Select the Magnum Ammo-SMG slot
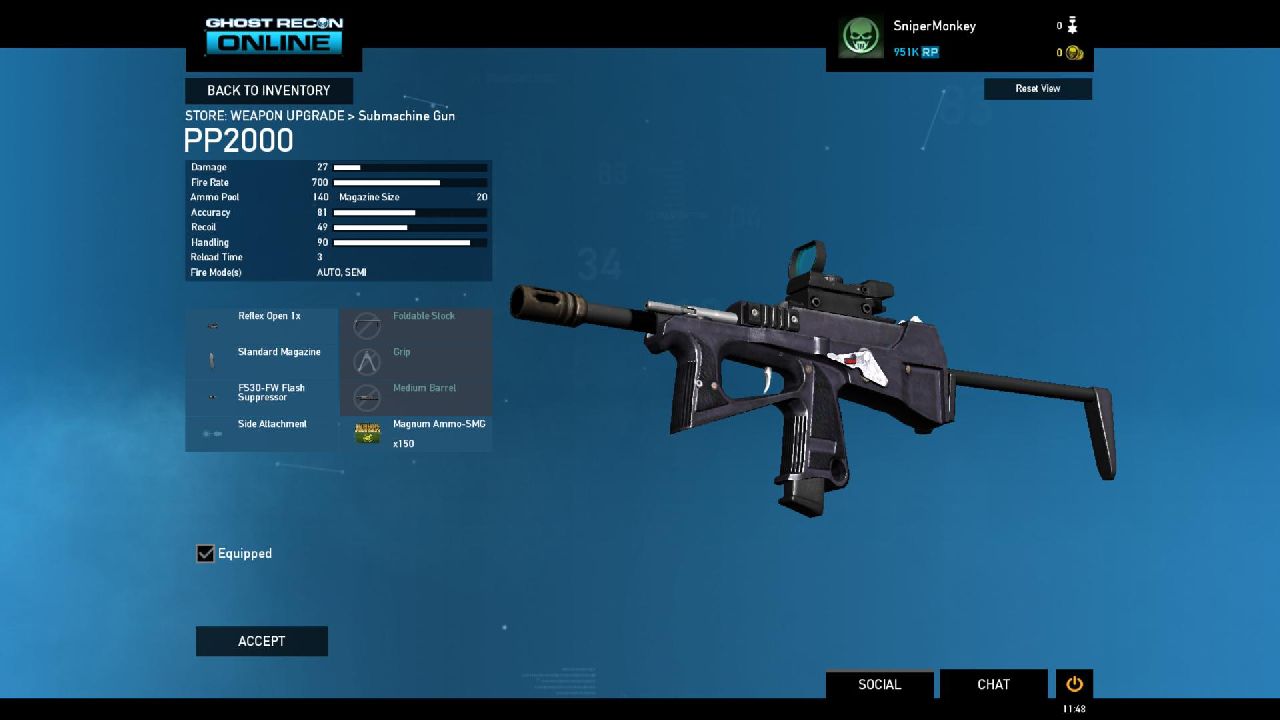This screenshot has height=720, width=1280. [416, 433]
